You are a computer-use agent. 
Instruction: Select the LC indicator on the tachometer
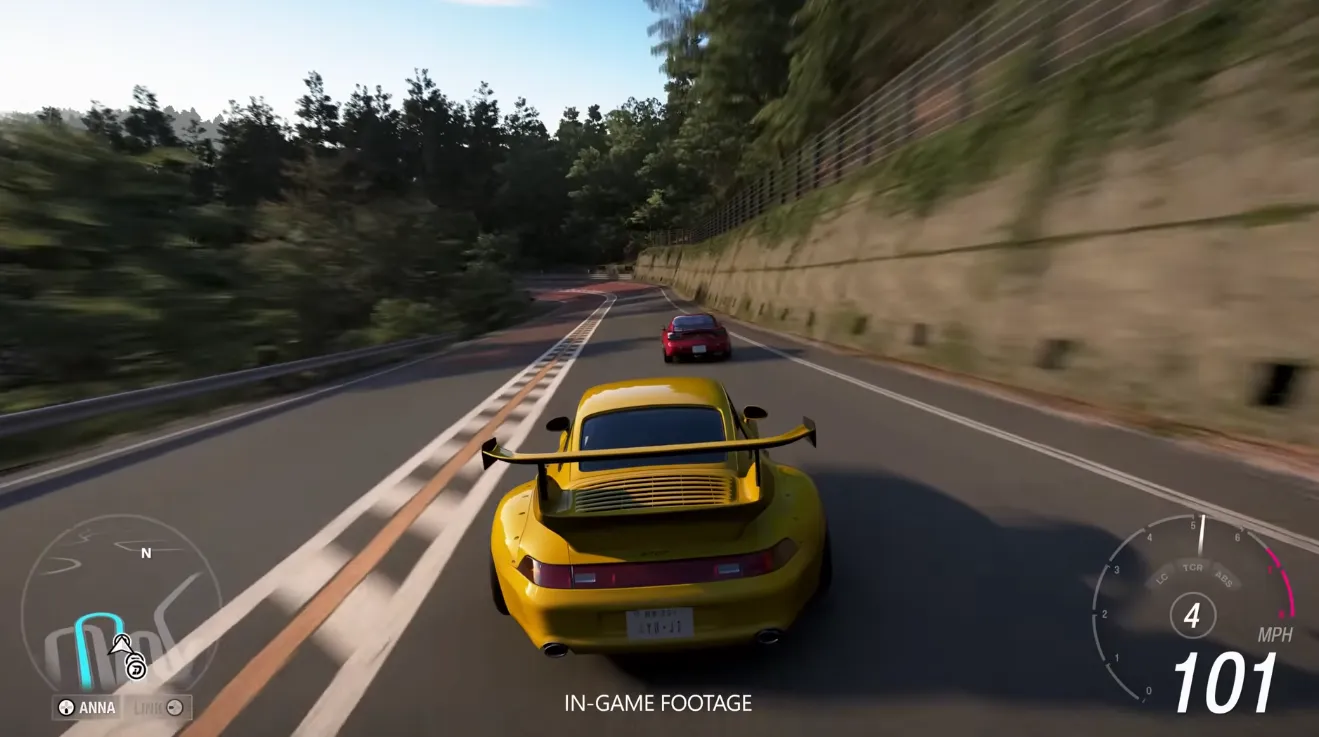click(x=1161, y=579)
